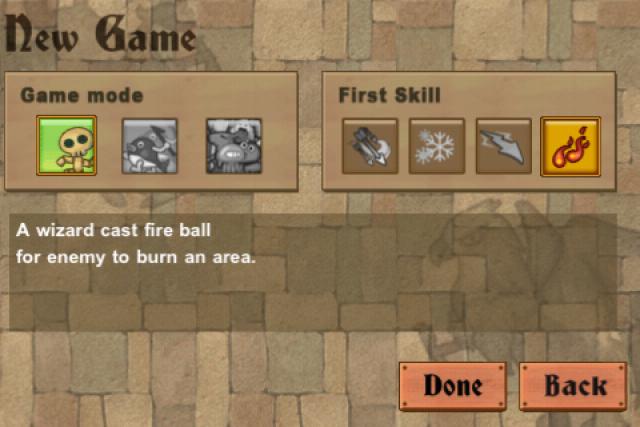Select the skull doll game mode
The image size is (640, 427).
click(x=66, y=146)
